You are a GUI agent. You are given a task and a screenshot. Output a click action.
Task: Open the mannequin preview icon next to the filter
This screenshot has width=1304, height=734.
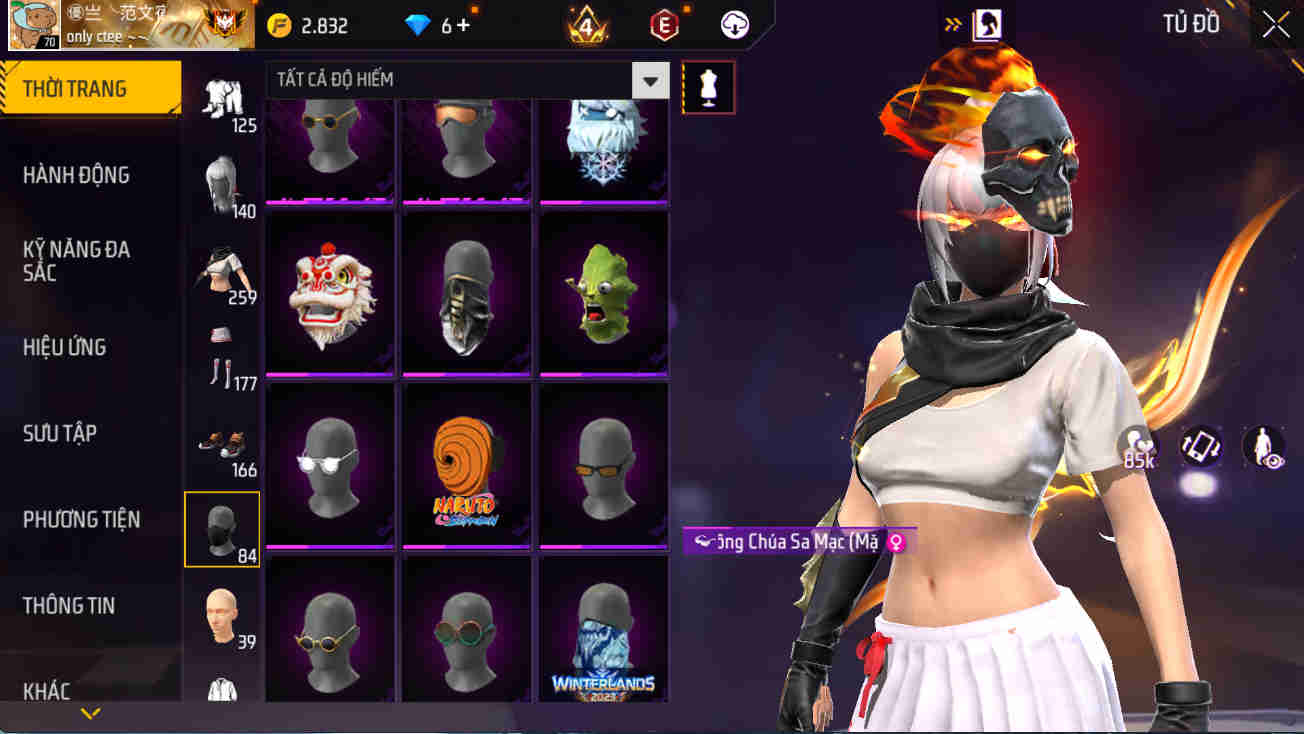click(708, 87)
